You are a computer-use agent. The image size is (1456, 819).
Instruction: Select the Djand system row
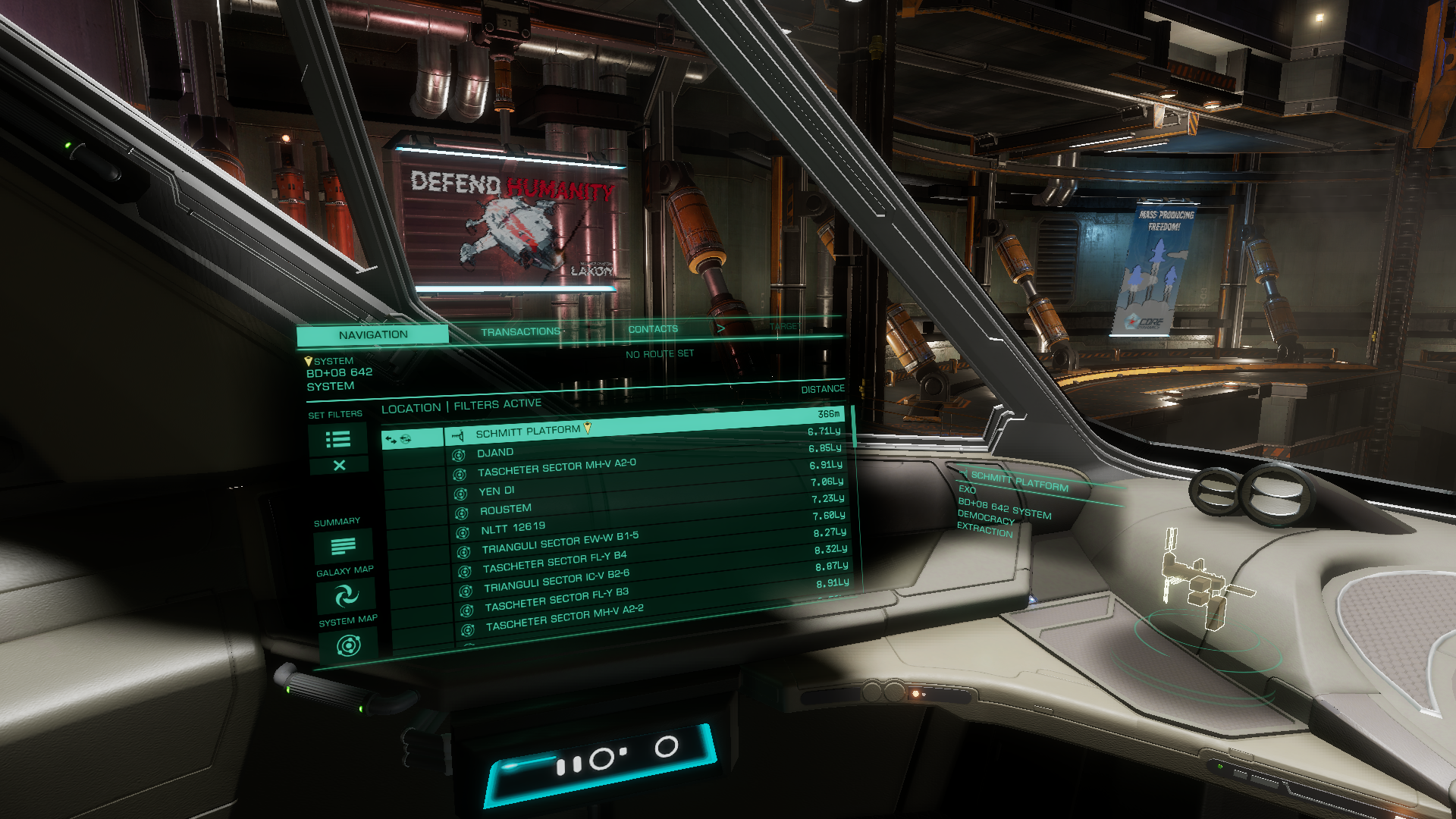click(x=495, y=453)
